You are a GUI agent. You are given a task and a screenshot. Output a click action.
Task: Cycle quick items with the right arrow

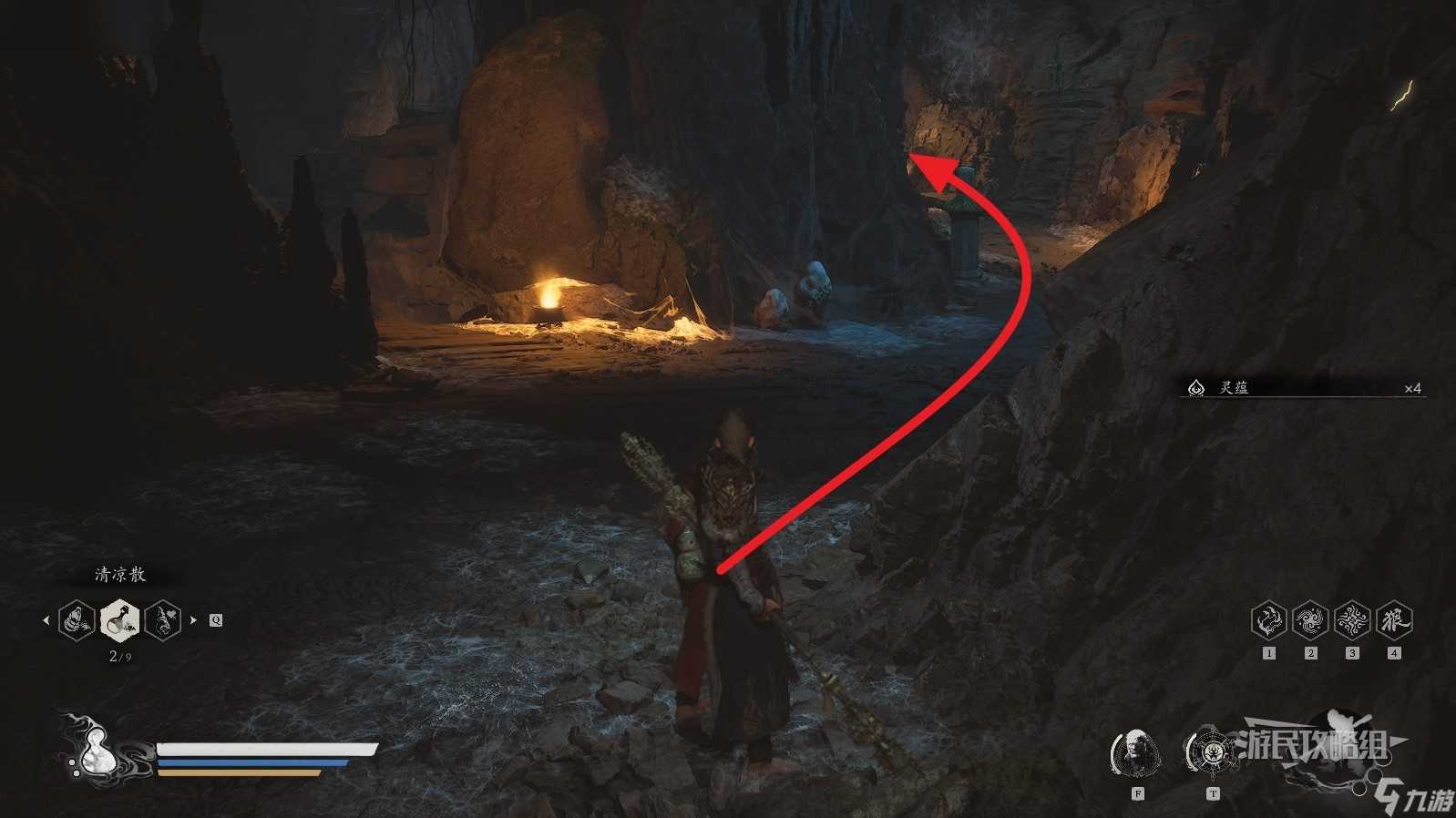193,621
